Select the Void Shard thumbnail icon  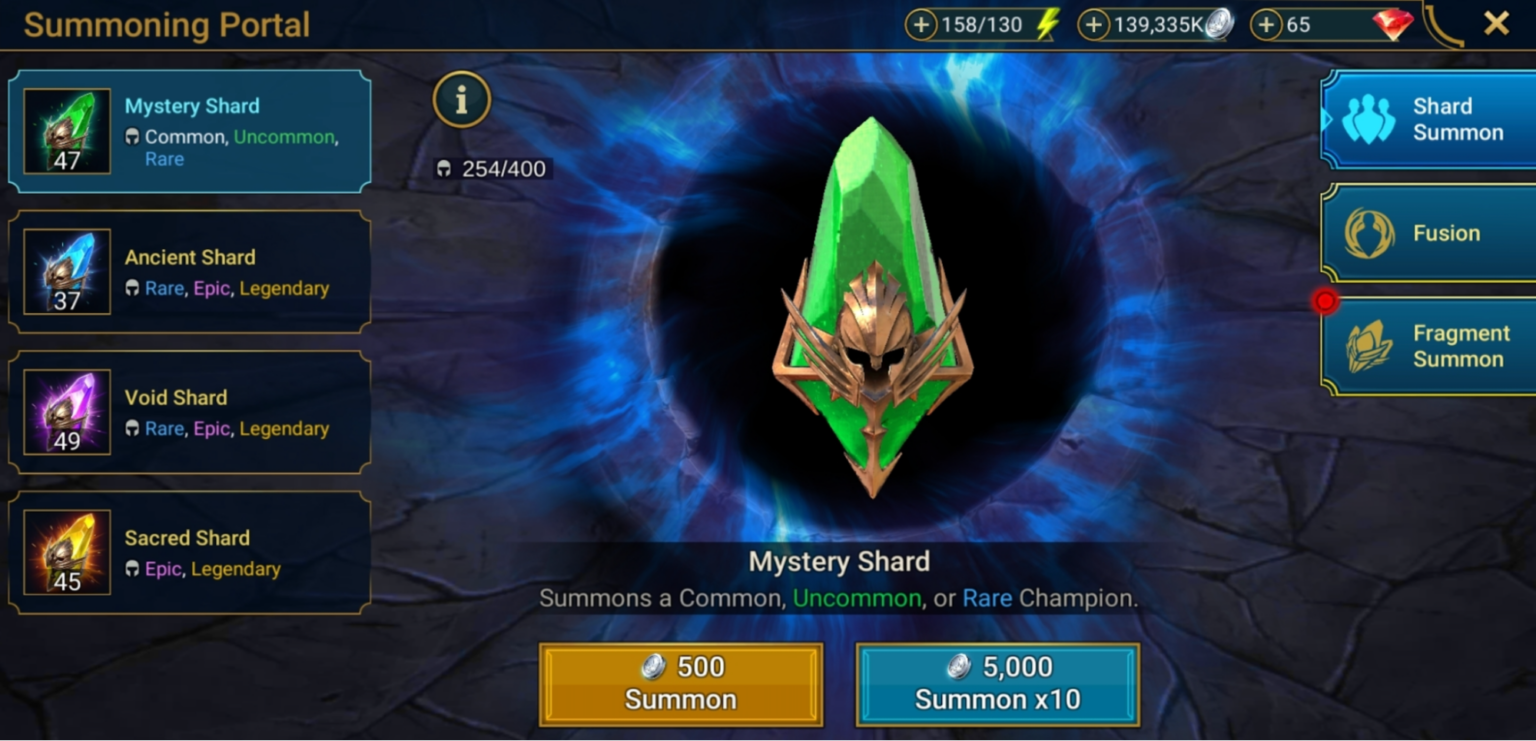(x=67, y=410)
